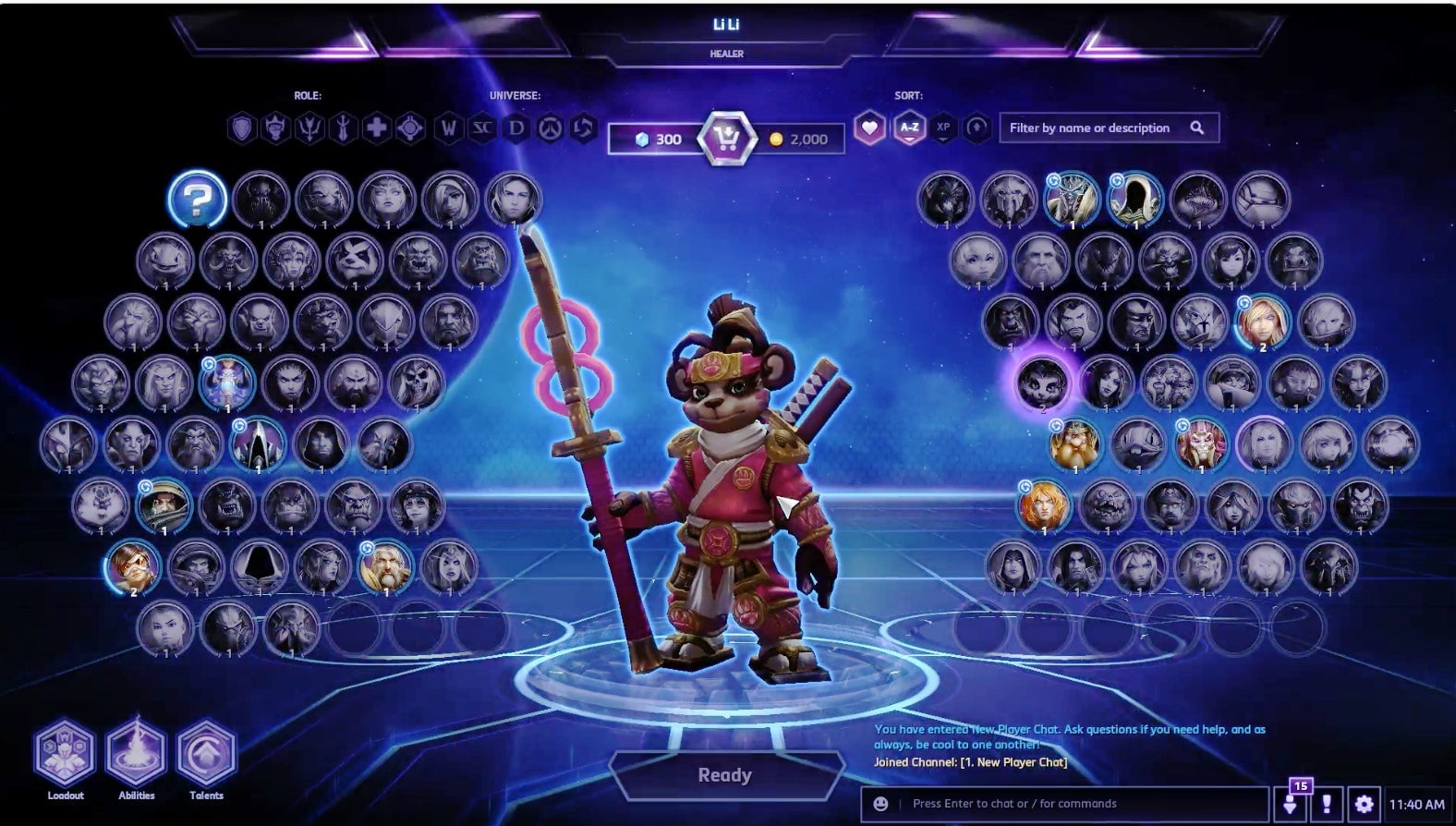Open the Talents panel
The width and height of the screenshot is (1456, 826).
(x=206, y=753)
